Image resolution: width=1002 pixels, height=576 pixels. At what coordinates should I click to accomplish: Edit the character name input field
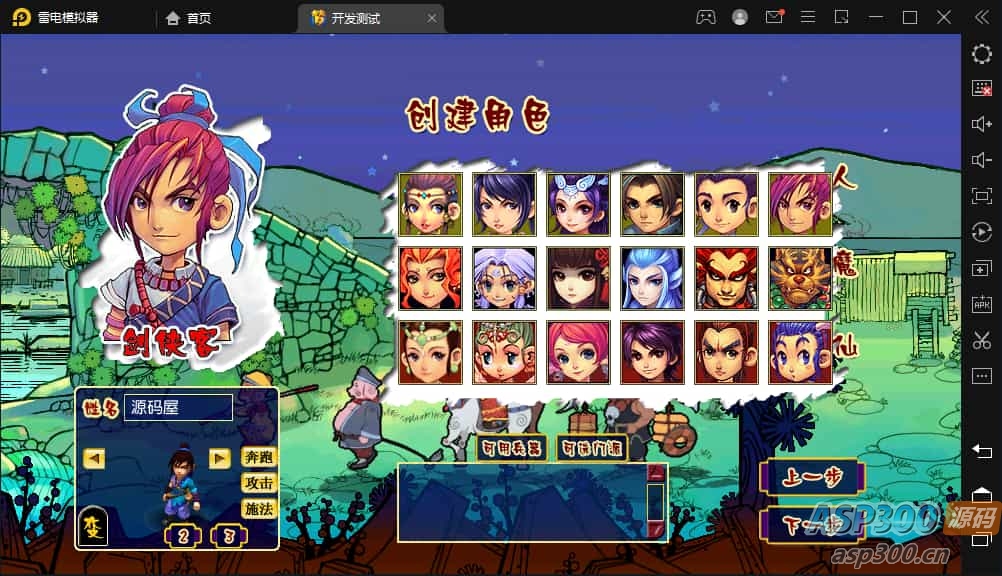click(x=178, y=408)
